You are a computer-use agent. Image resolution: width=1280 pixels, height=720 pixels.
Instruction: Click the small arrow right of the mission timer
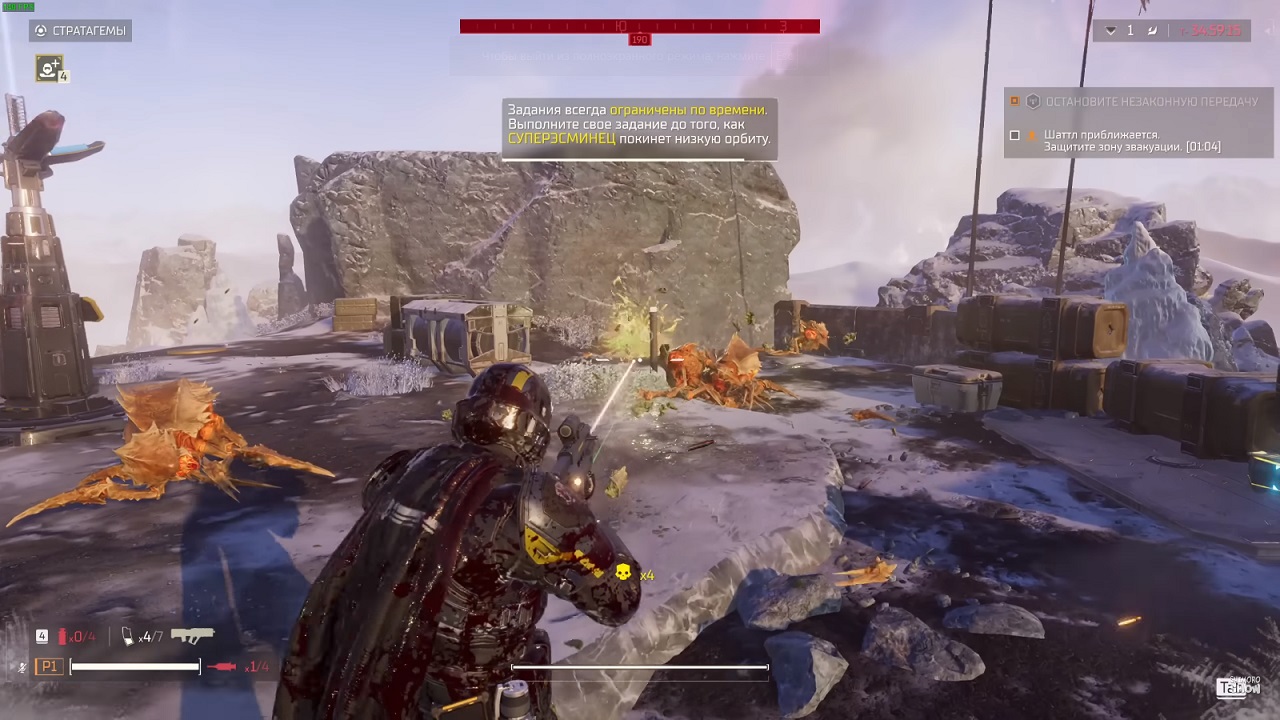[x=1268, y=31]
